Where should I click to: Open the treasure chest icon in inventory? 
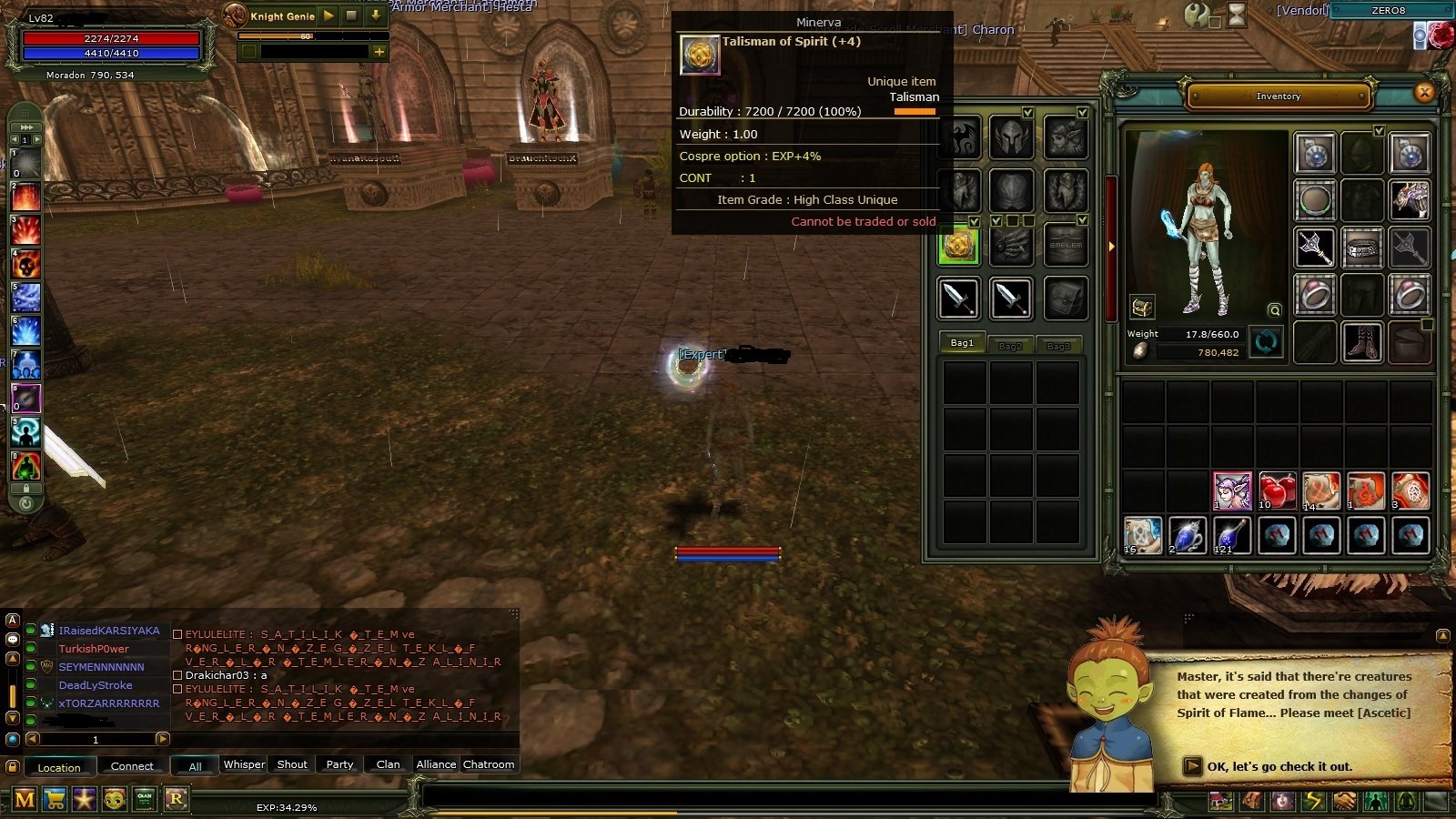pyautogui.click(x=1142, y=307)
